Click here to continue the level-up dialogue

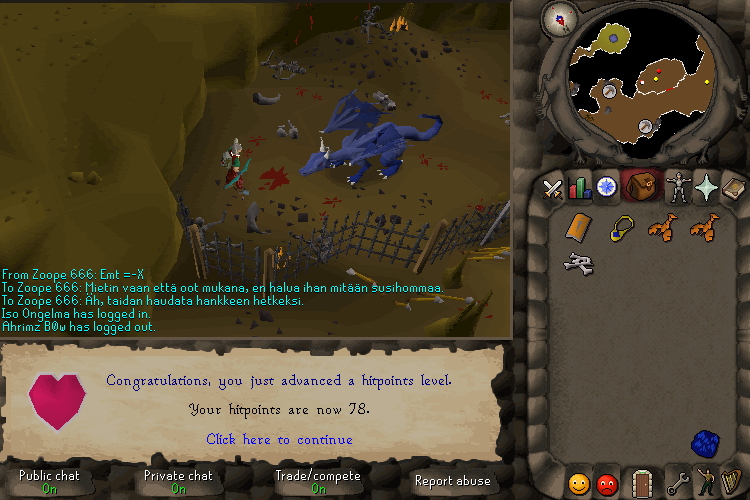[279, 439]
